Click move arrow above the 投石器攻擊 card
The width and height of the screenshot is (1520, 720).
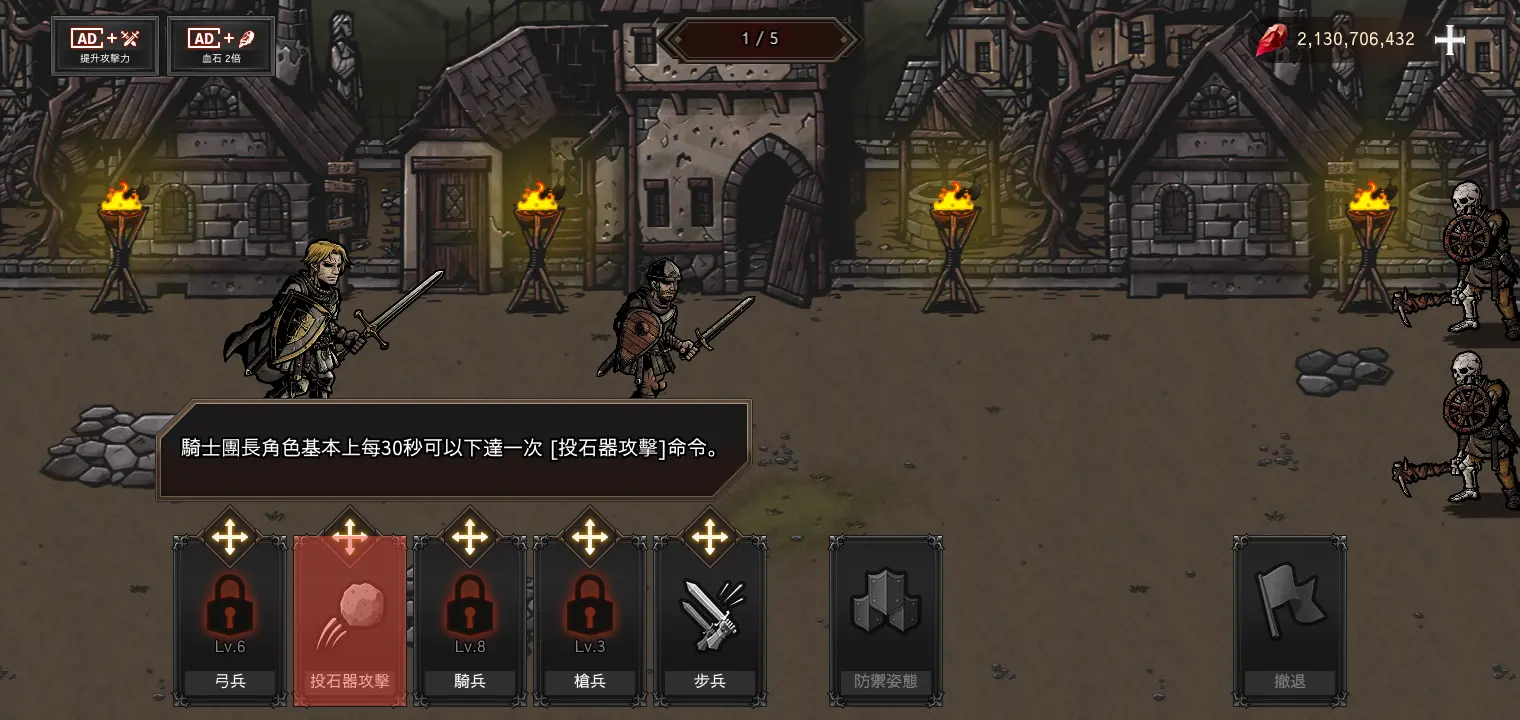tap(349, 537)
